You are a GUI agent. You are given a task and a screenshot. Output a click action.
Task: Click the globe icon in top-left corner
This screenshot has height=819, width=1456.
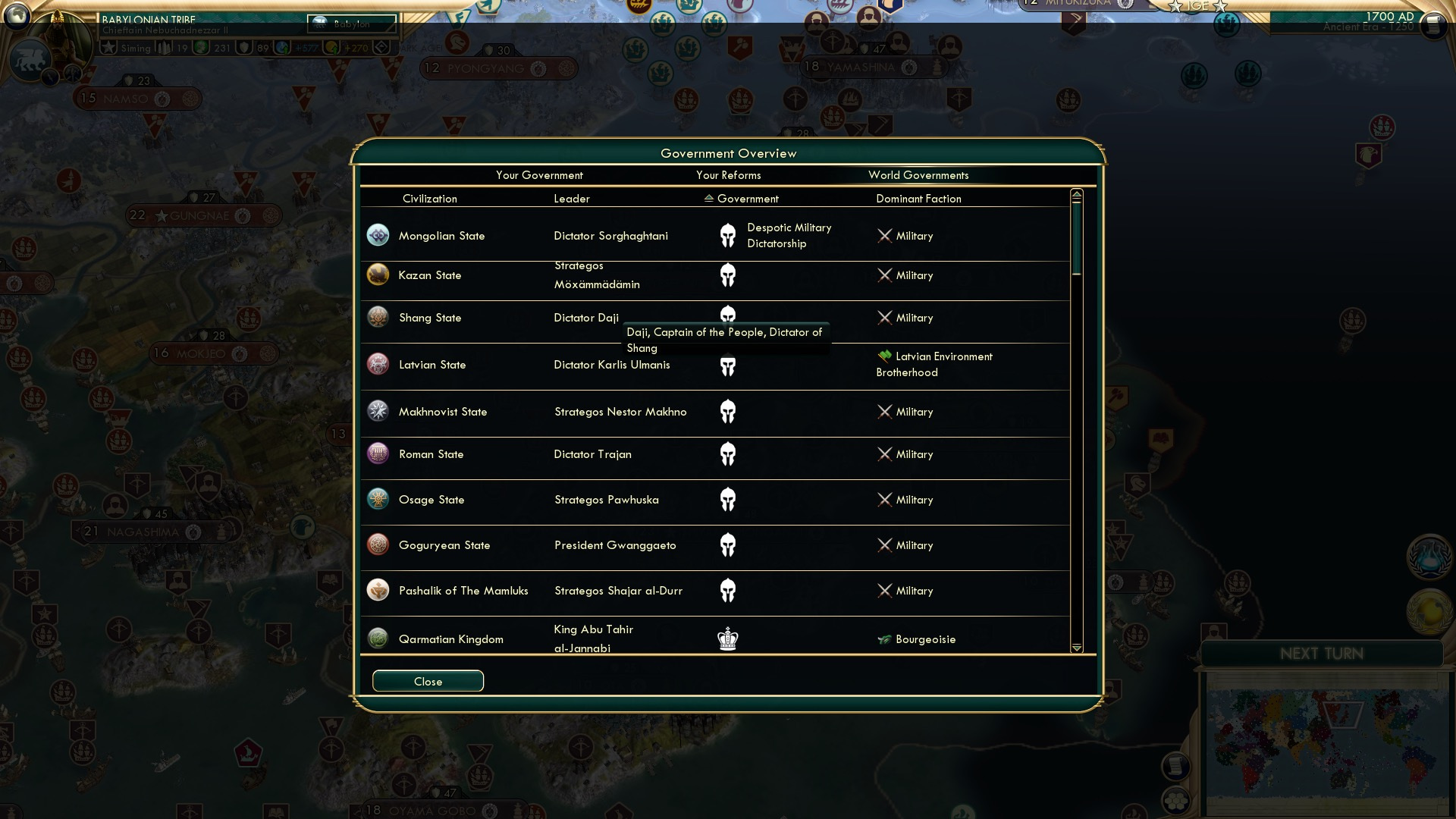pos(18,17)
